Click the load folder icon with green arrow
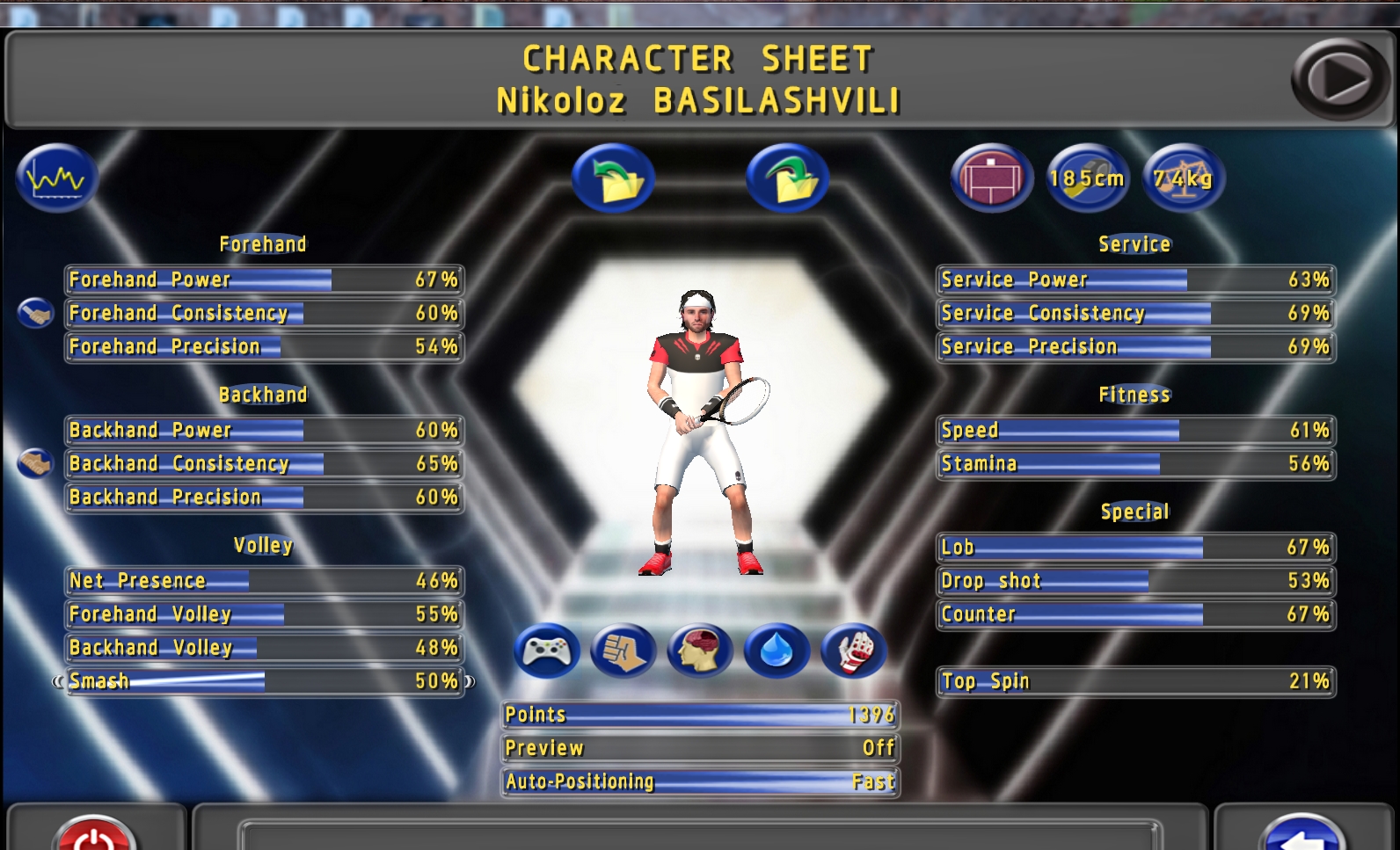The height and width of the screenshot is (850, 1400). tap(613, 178)
